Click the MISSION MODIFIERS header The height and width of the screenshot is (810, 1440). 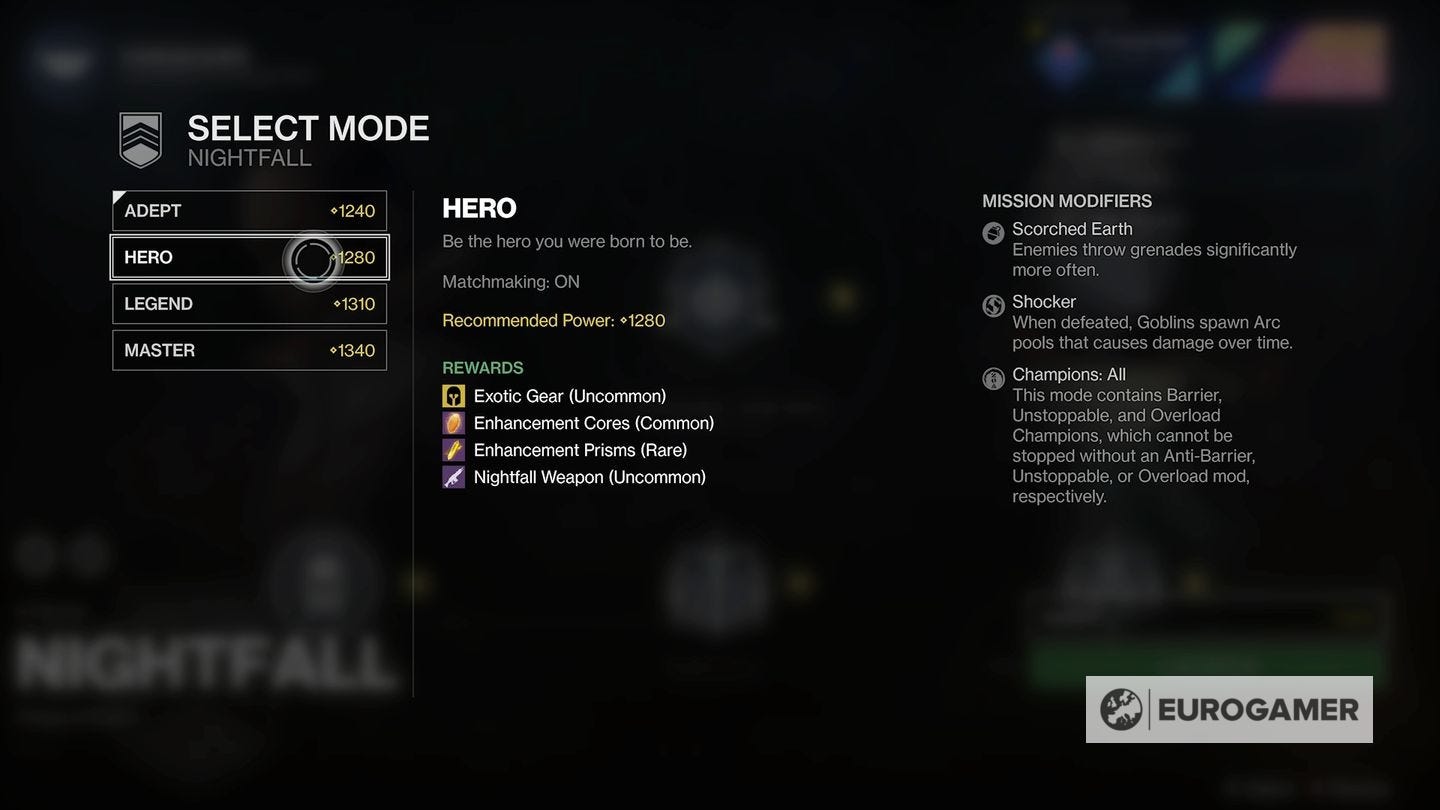pos(1066,200)
